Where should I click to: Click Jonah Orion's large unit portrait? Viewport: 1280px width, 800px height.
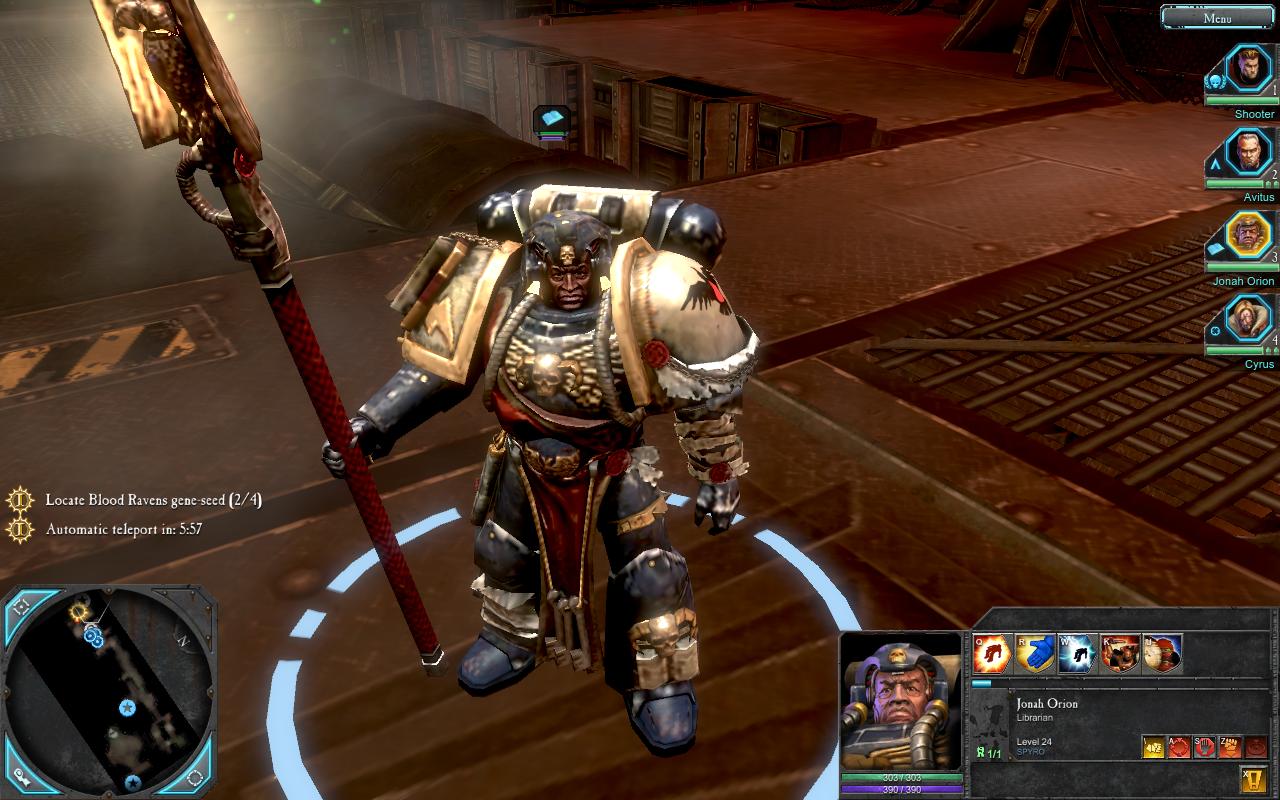tap(902, 702)
